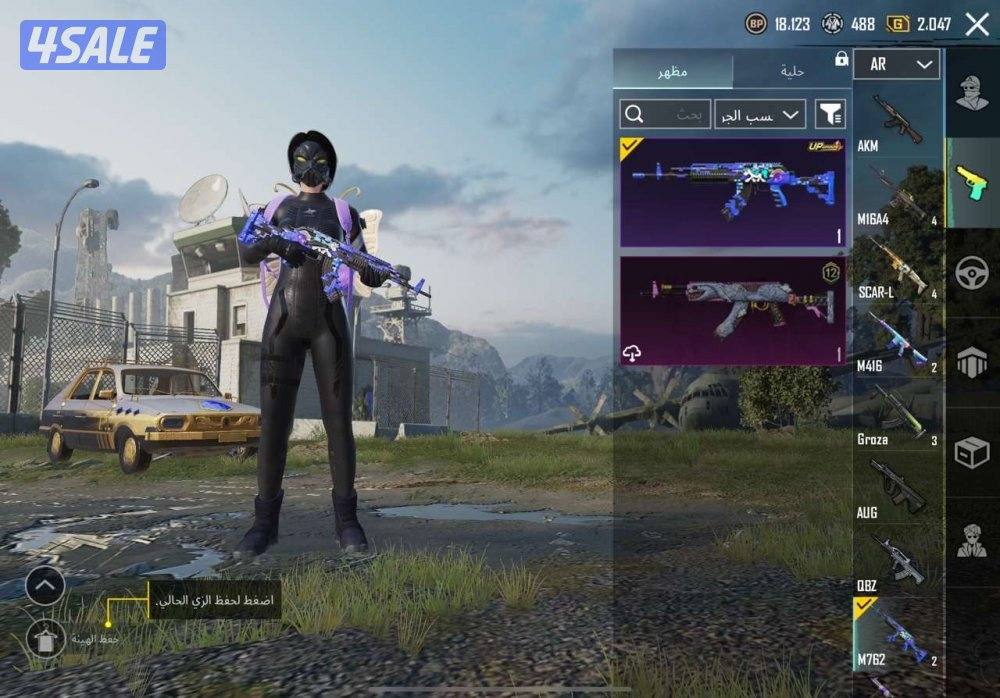Open the skin filter funnel button
The width and height of the screenshot is (1000, 698).
830,114
